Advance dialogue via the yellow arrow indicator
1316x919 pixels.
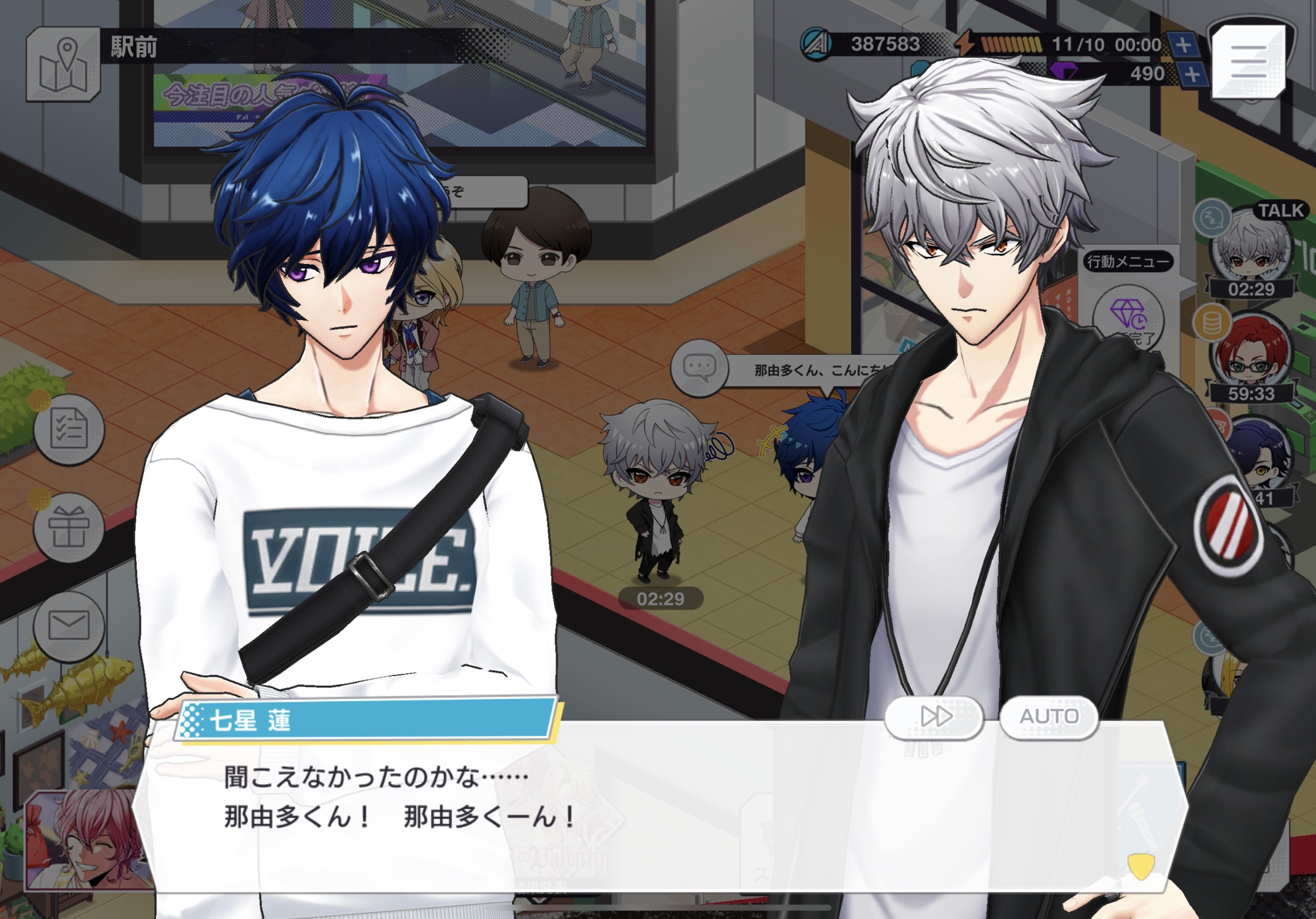[1140, 865]
